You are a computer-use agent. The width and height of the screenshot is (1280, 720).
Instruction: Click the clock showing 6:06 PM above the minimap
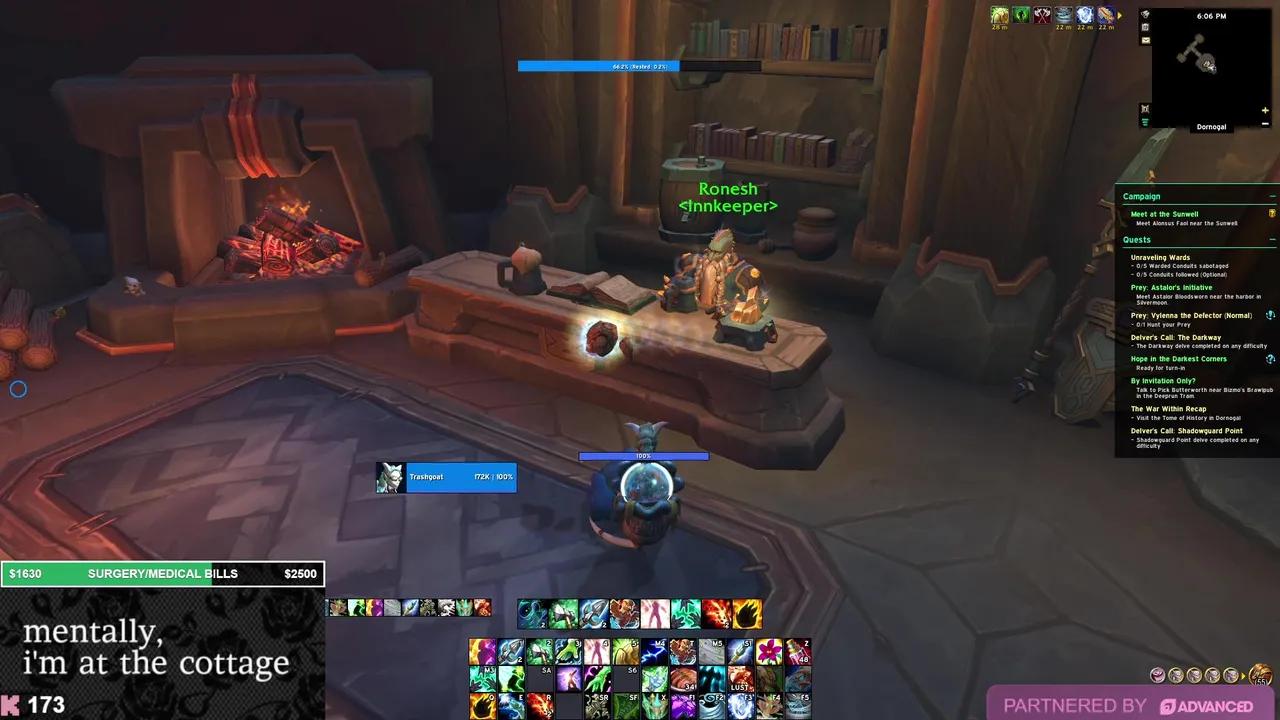[1212, 16]
